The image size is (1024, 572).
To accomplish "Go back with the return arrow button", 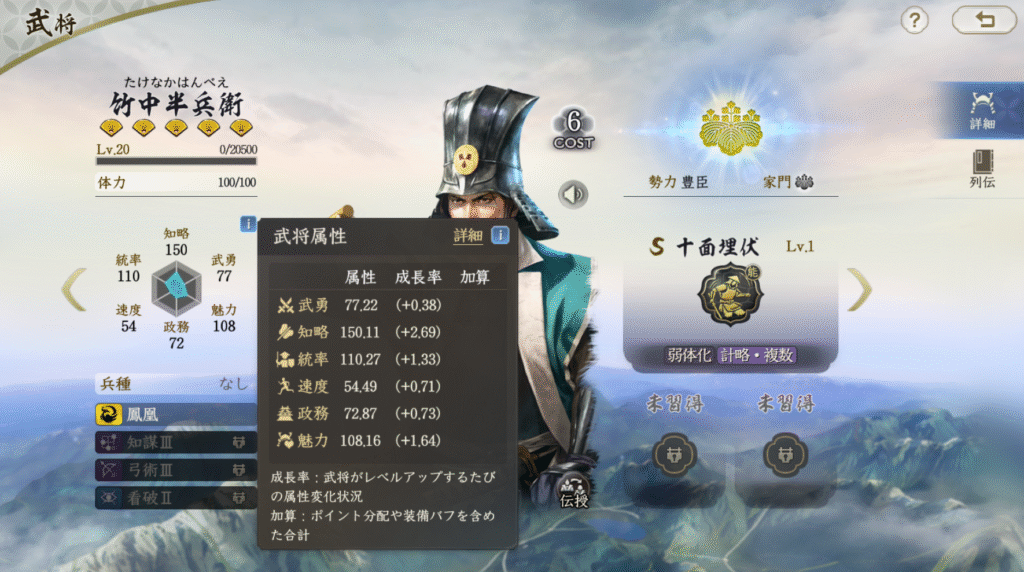I will (984, 20).
